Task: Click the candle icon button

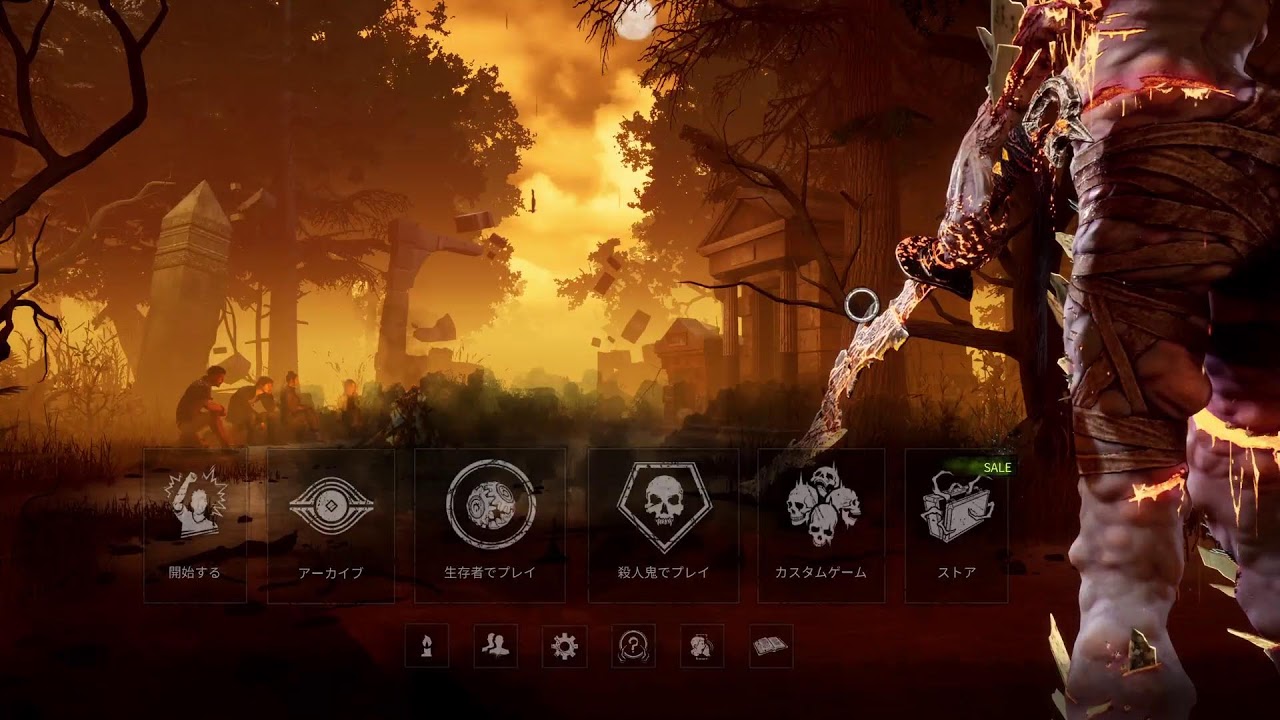Action: point(427,646)
